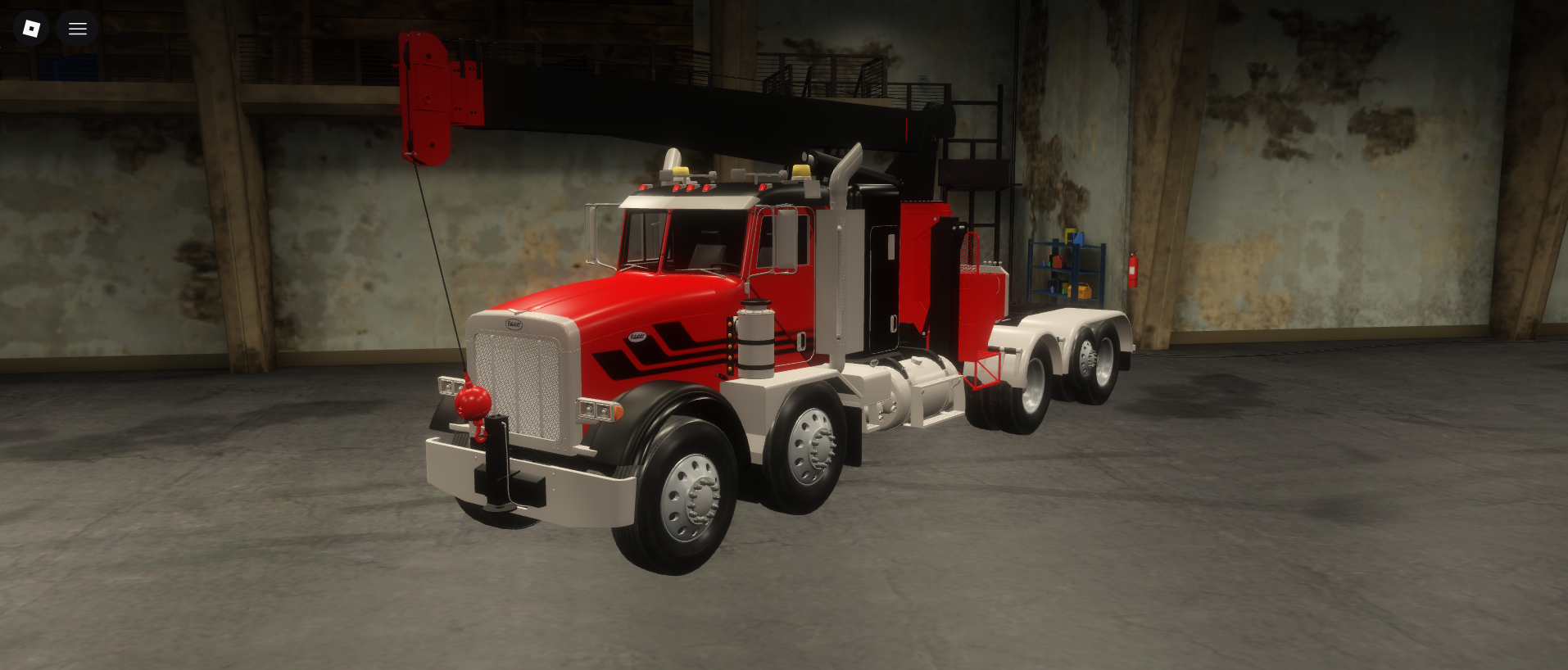Open the Roblox menu via the hamburger icon
The width and height of the screenshot is (1568, 670).
[78, 28]
